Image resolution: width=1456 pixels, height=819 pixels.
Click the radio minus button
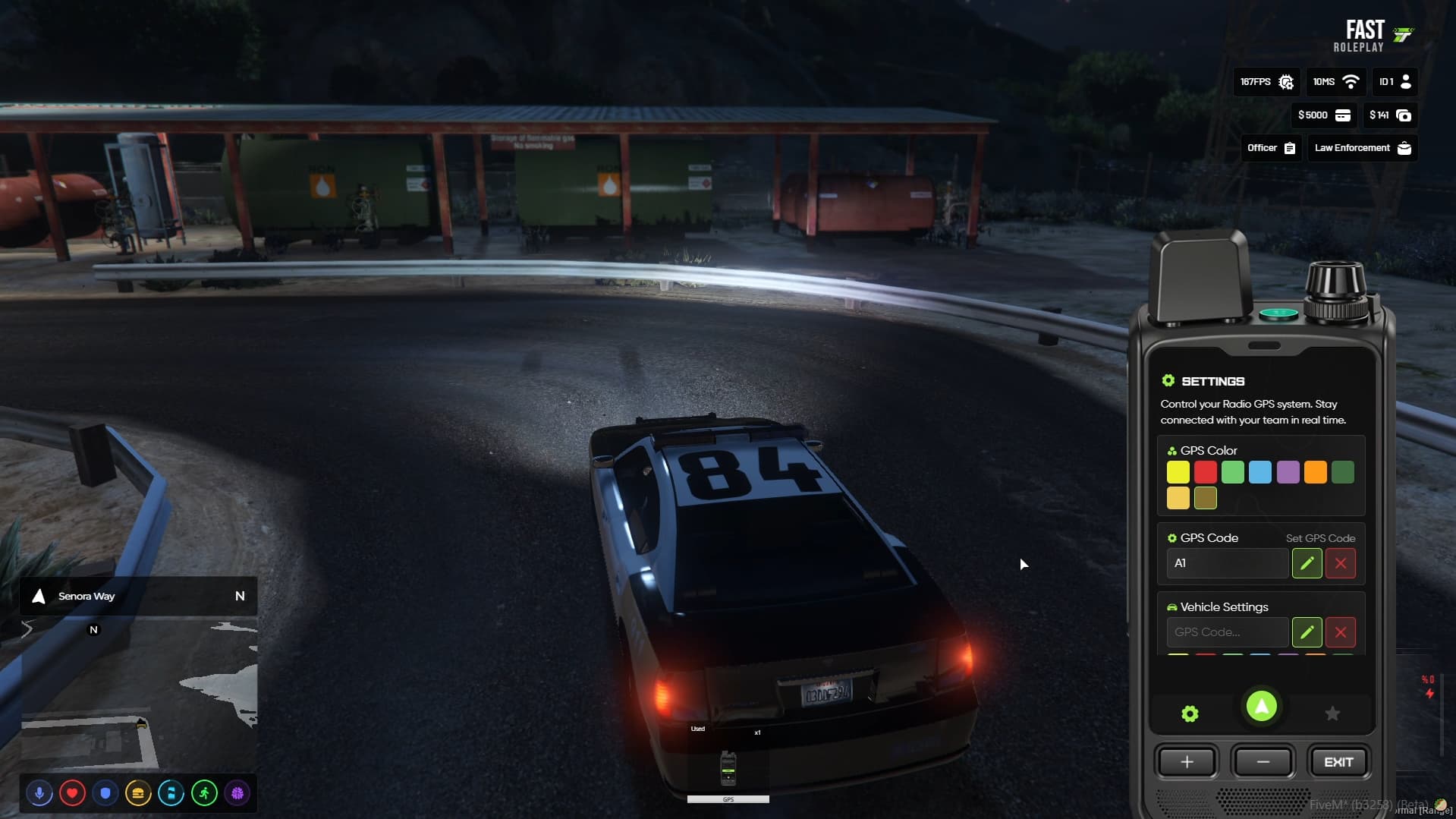click(x=1263, y=762)
